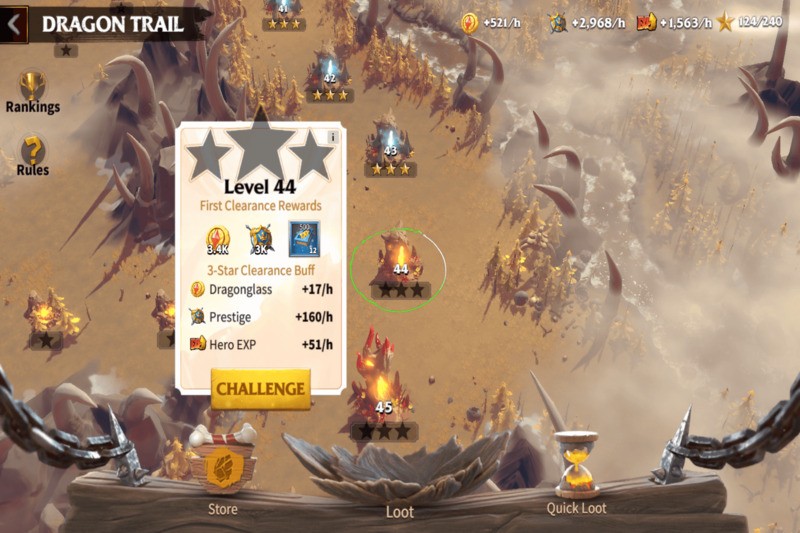The height and width of the screenshot is (533, 800).
Task: Start the Level 44 CHALLENGE
Action: pos(260,388)
